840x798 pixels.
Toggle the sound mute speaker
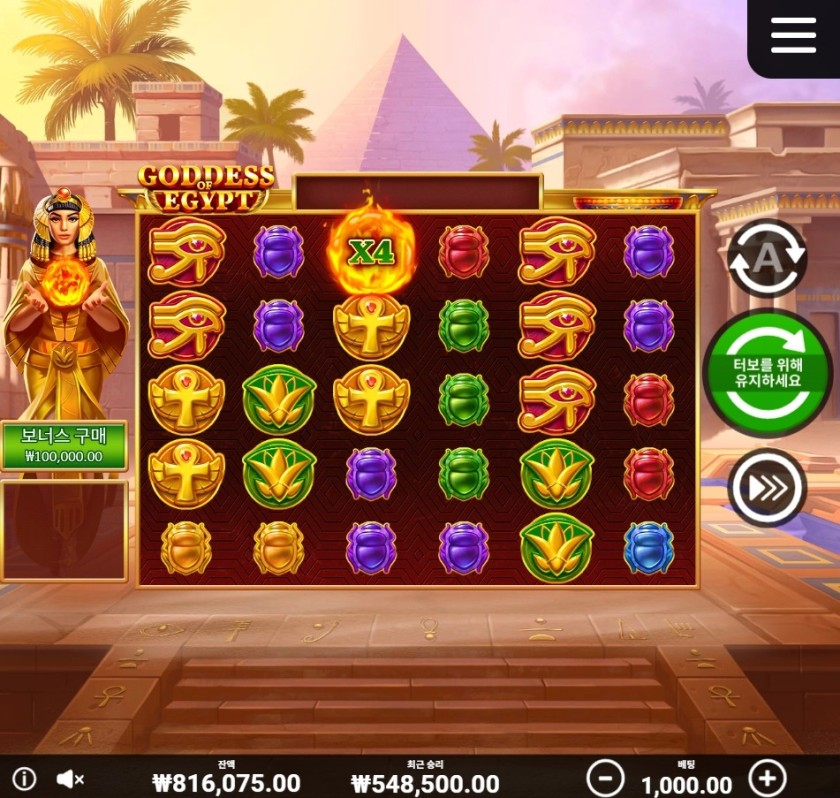[x=69, y=778]
